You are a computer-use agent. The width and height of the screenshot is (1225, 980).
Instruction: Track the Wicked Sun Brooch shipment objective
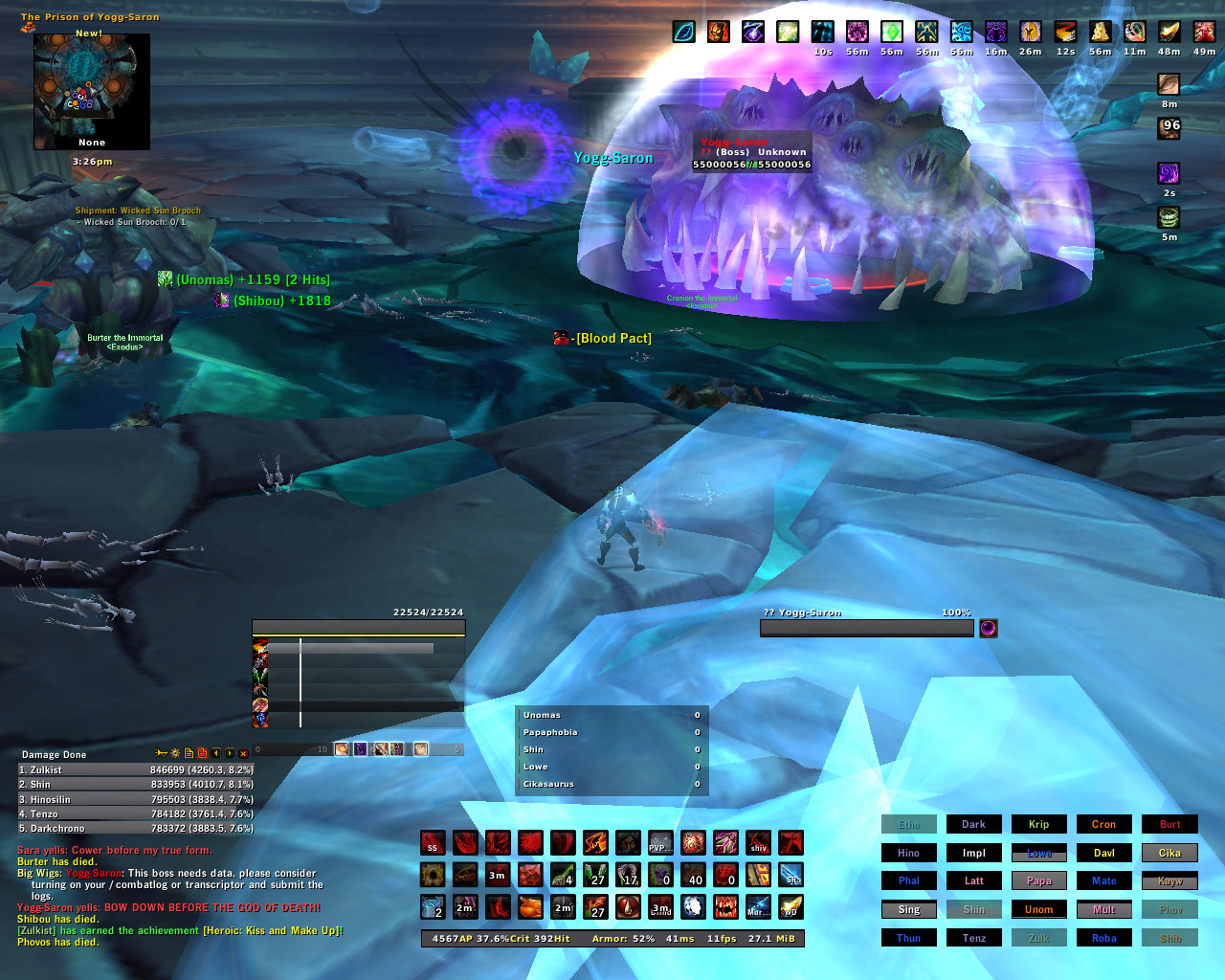pyautogui.click(x=138, y=211)
